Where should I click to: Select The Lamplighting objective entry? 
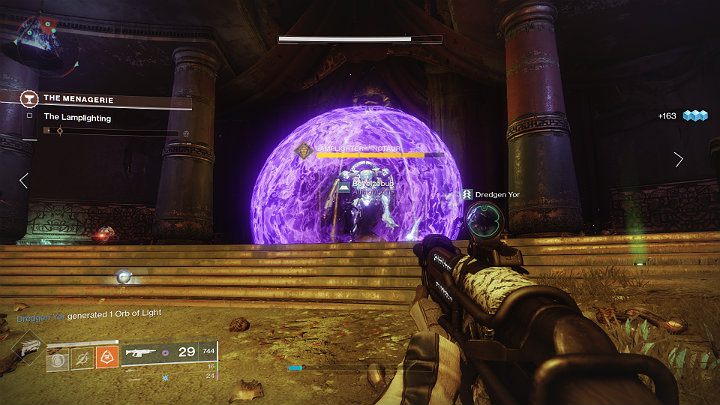coord(78,117)
